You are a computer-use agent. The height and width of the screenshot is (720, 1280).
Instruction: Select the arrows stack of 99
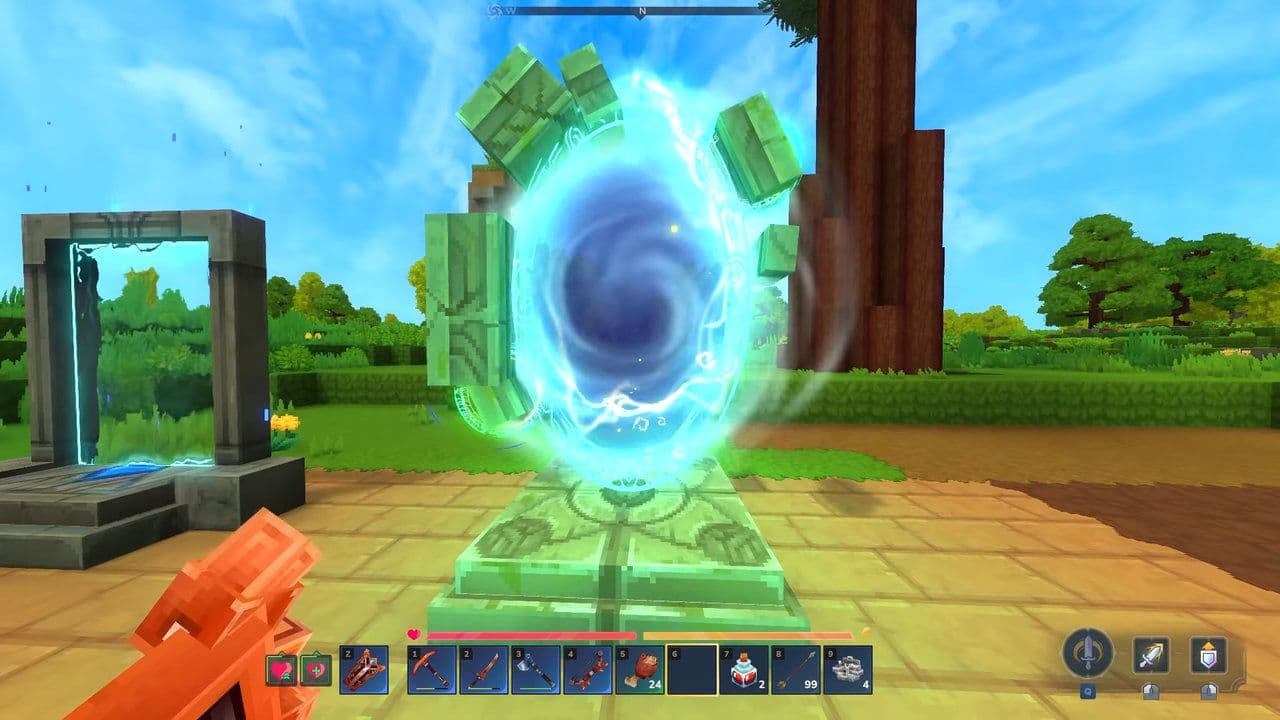click(796, 671)
